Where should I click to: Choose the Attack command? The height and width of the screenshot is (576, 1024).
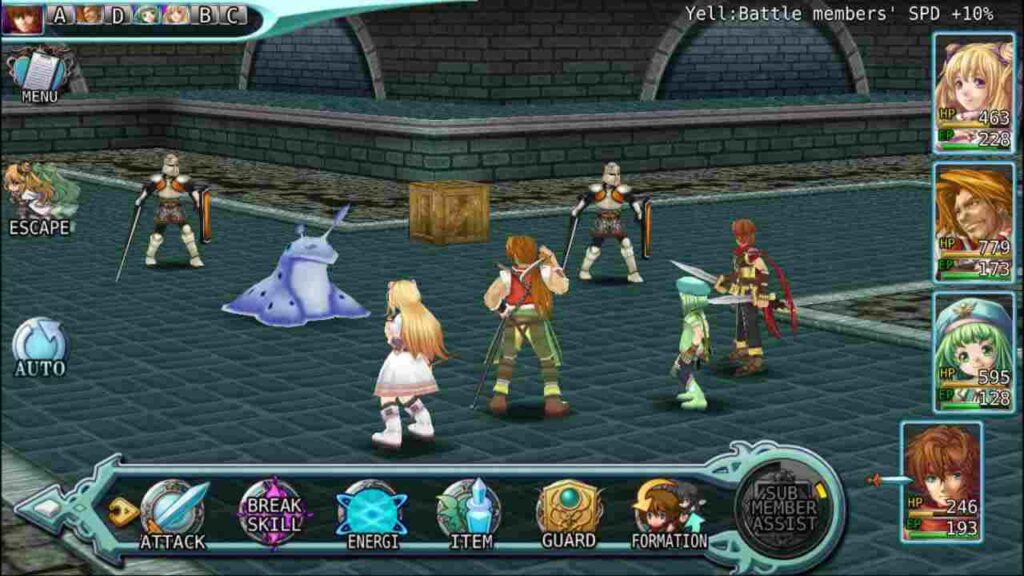point(172,513)
